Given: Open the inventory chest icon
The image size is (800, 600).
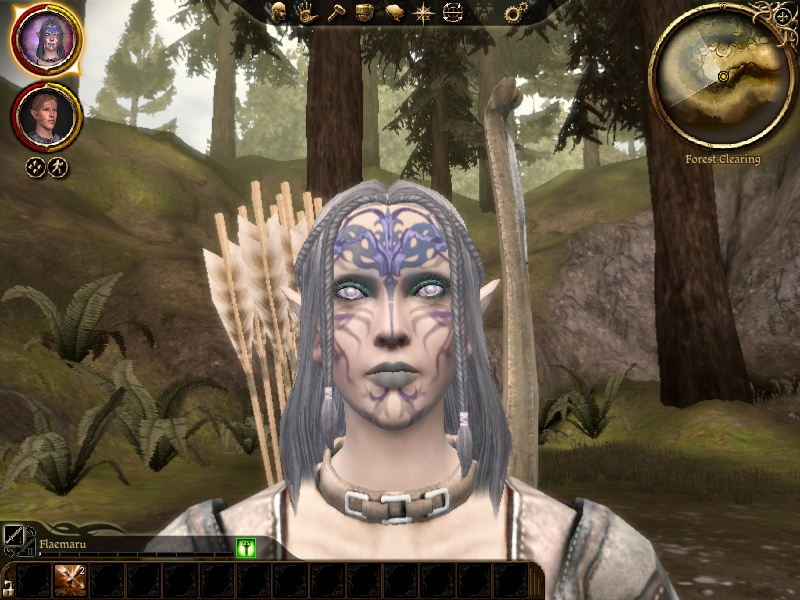Looking at the screenshot, I should click(x=365, y=12).
